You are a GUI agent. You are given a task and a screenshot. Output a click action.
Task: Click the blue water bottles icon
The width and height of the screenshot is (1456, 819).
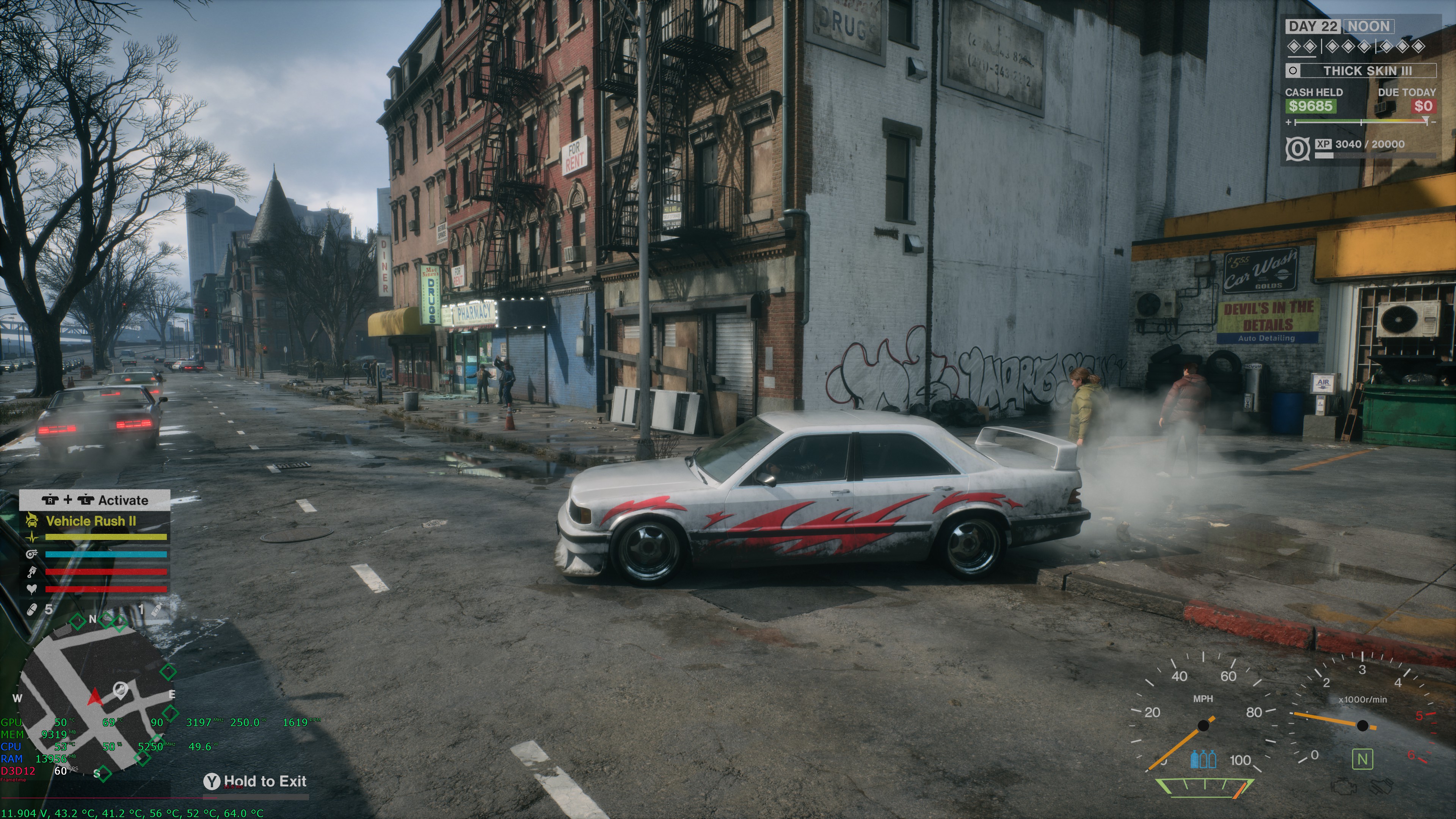(1203, 758)
